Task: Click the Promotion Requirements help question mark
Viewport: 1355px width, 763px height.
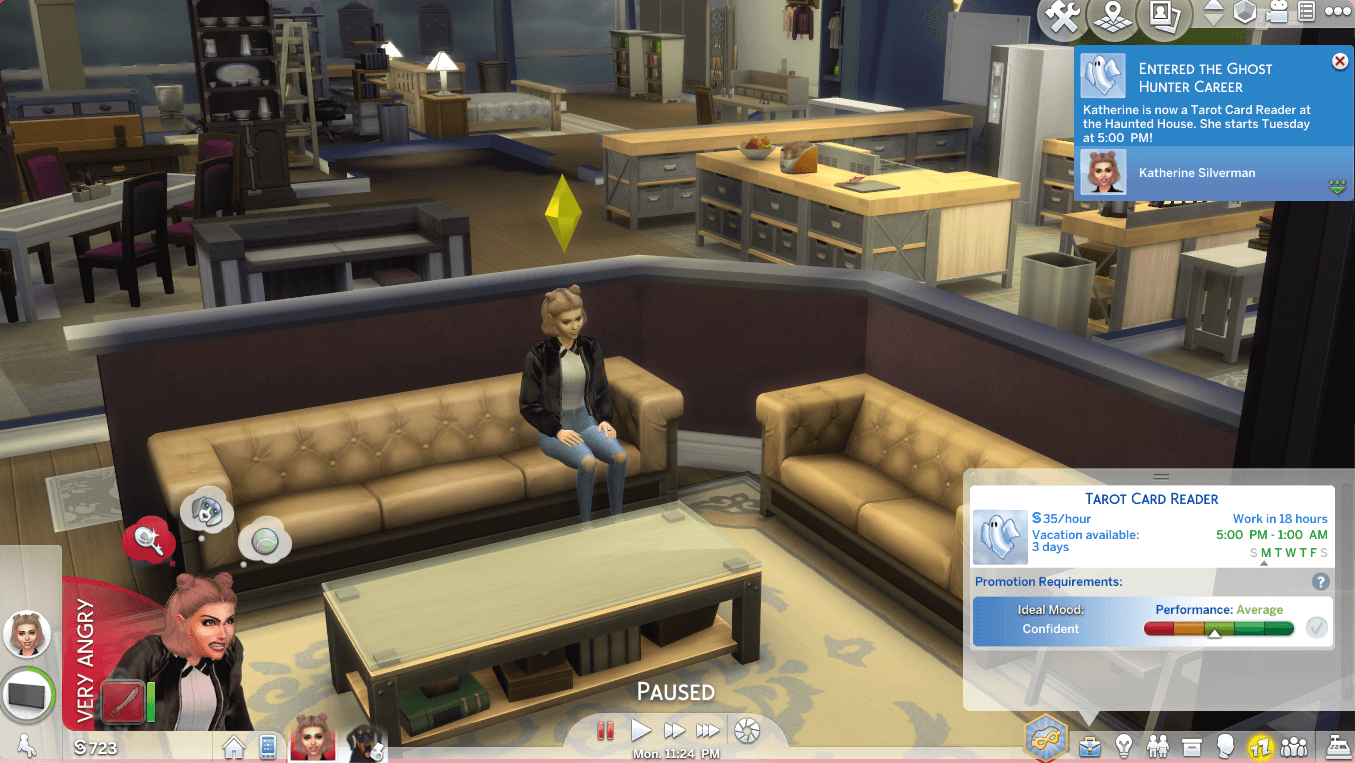Action: tap(1320, 581)
